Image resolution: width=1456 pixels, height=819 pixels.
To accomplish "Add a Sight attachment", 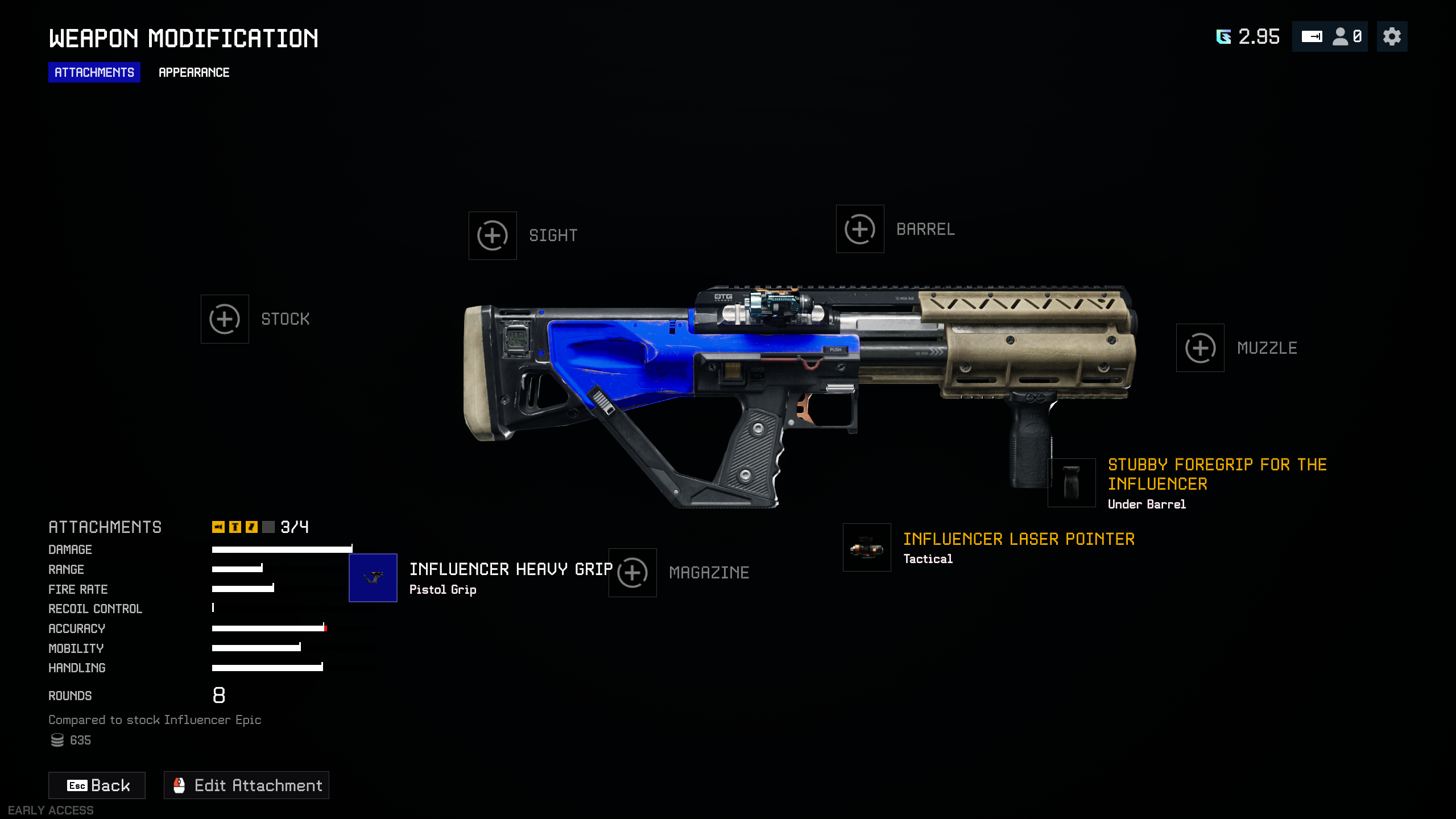I will 493,235.
